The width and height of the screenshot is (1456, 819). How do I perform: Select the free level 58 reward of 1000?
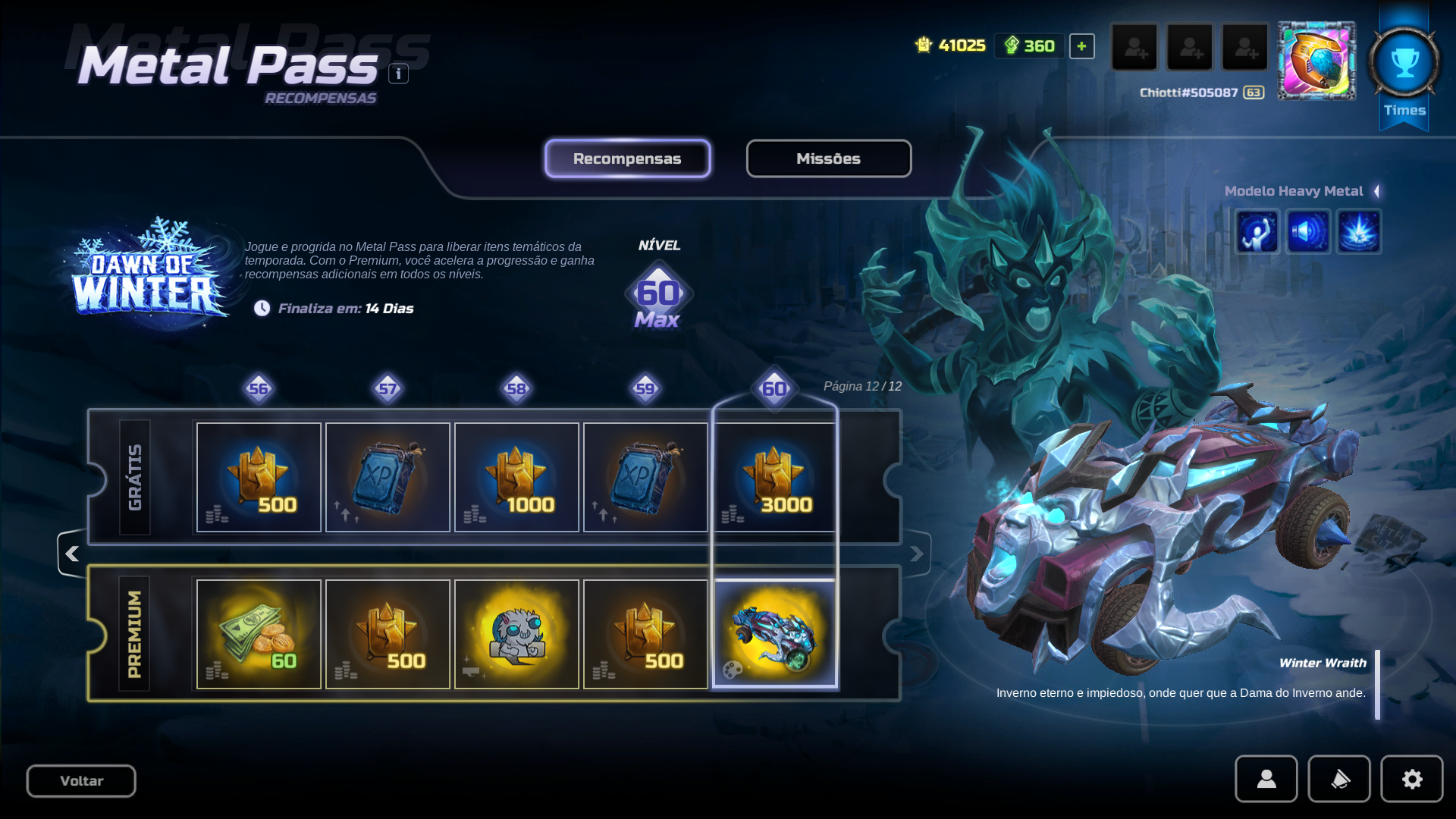tap(516, 477)
